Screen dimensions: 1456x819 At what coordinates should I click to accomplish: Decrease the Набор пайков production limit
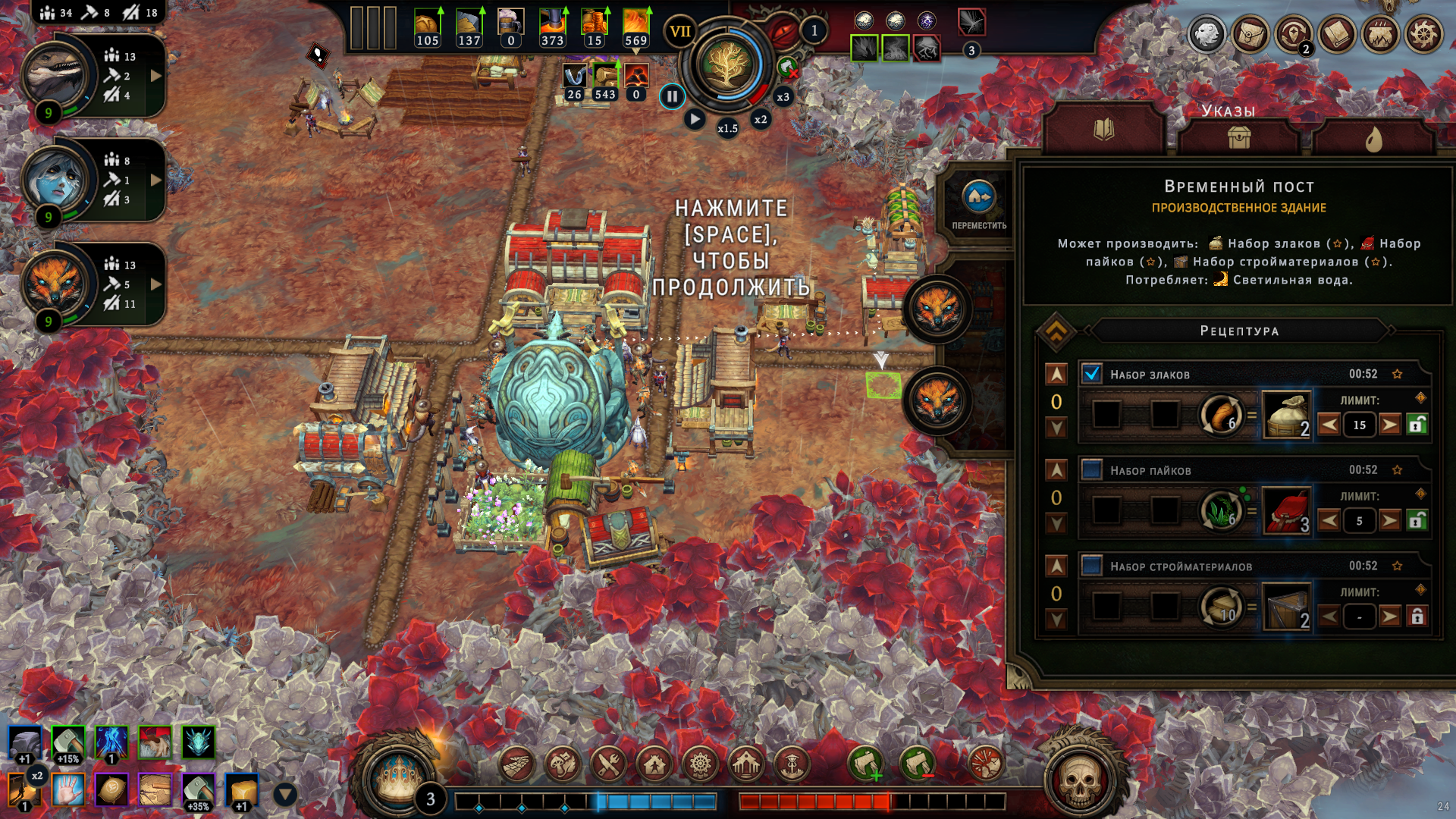click(1329, 521)
